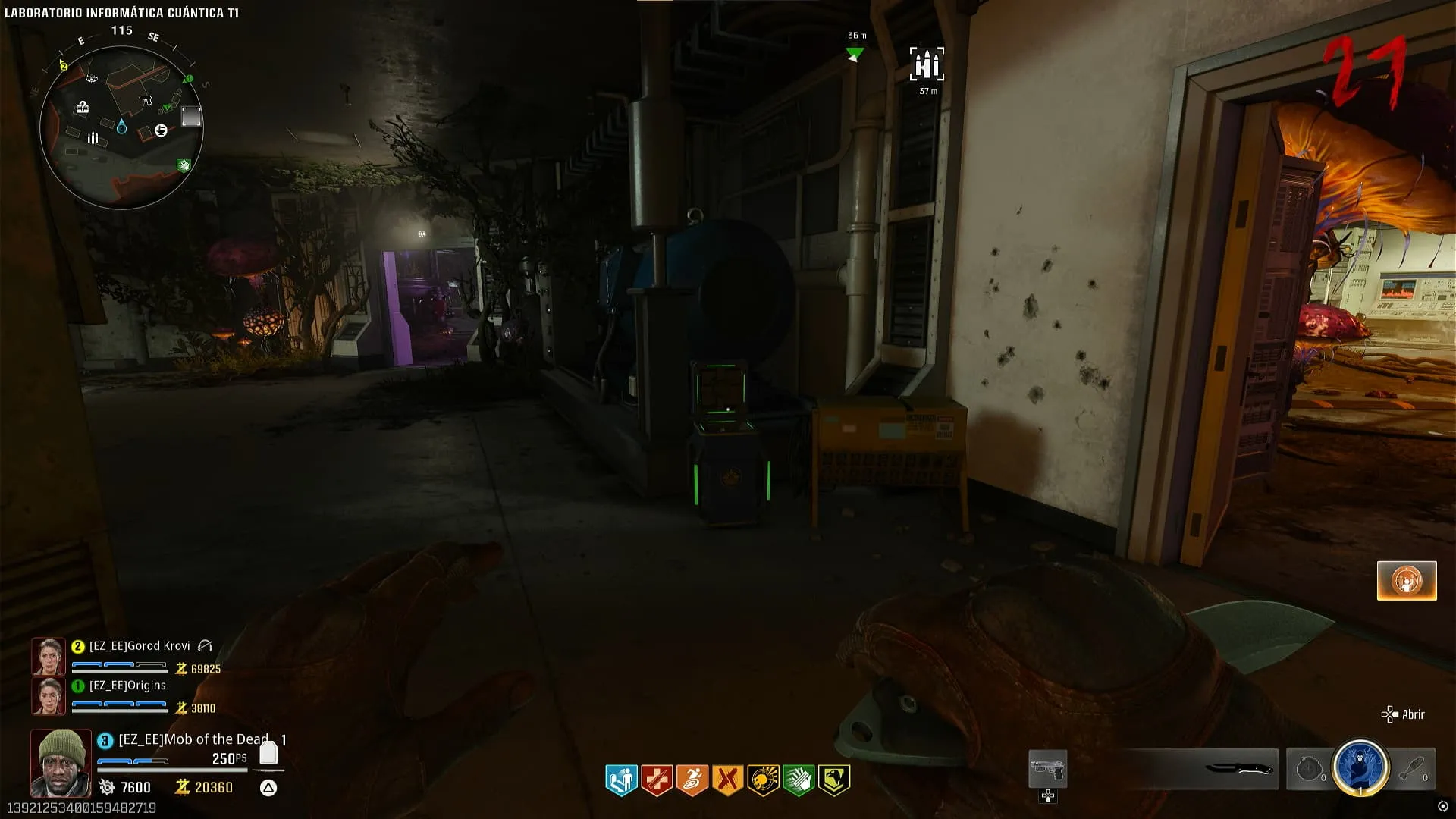
Task: Select the eagle head perk icon
Action: coord(833,780)
